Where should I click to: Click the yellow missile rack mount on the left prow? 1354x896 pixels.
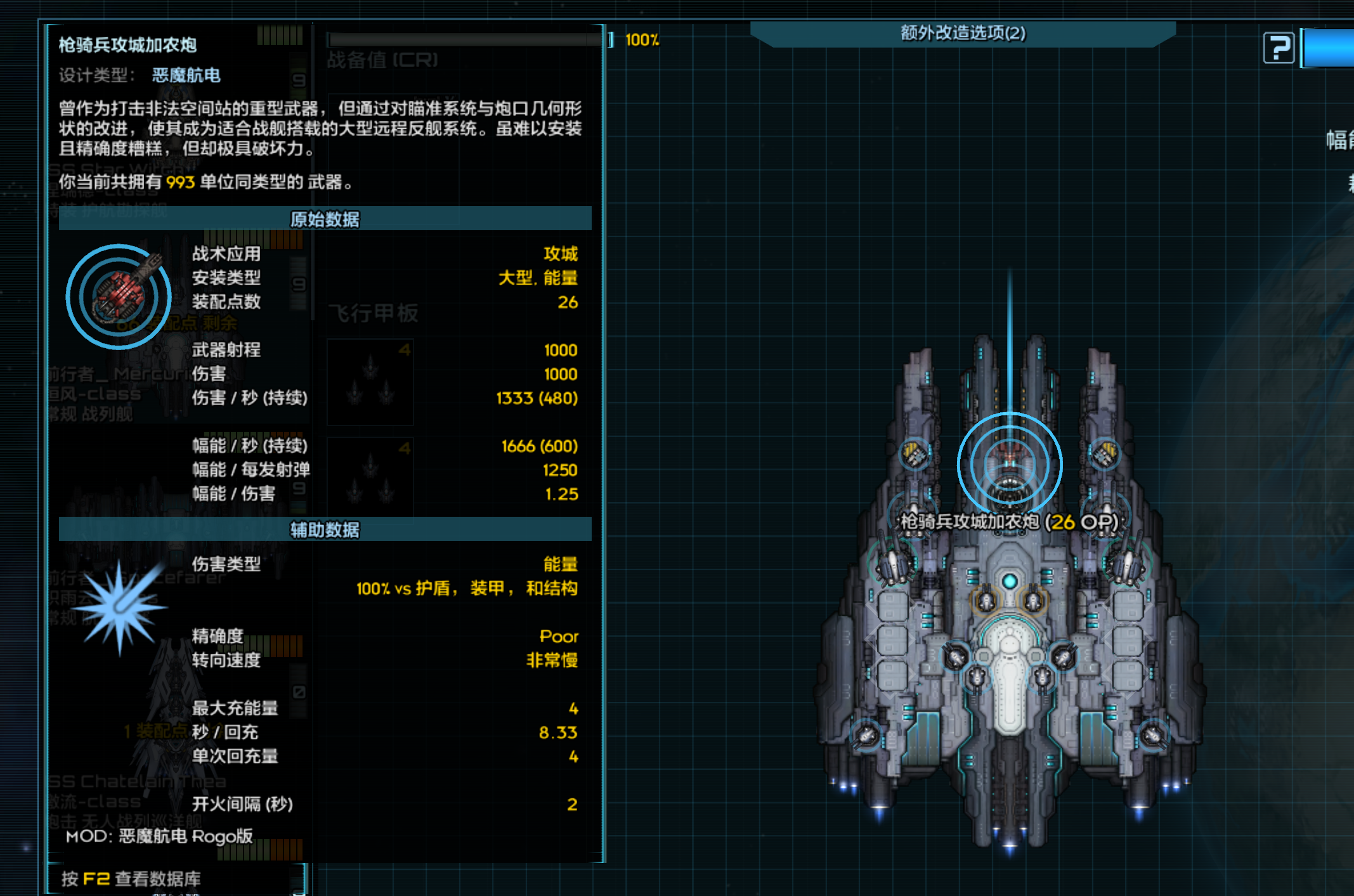[x=914, y=454]
